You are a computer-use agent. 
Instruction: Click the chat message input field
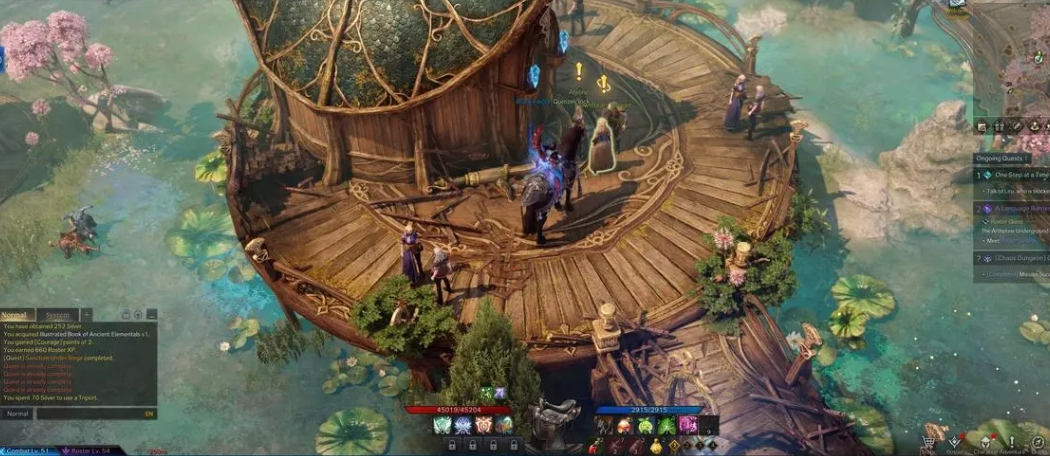90,413
